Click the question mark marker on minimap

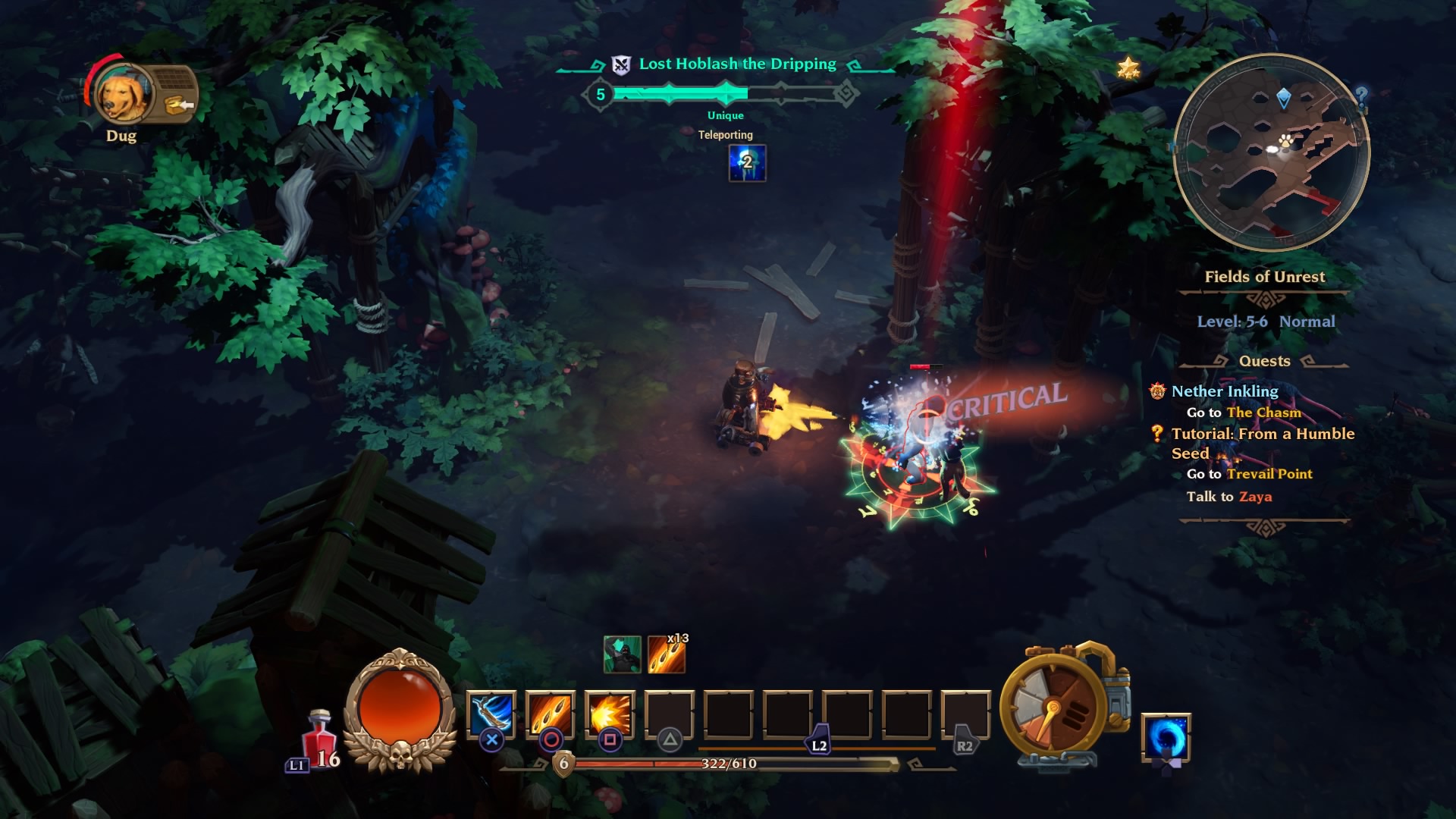point(1362,96)
